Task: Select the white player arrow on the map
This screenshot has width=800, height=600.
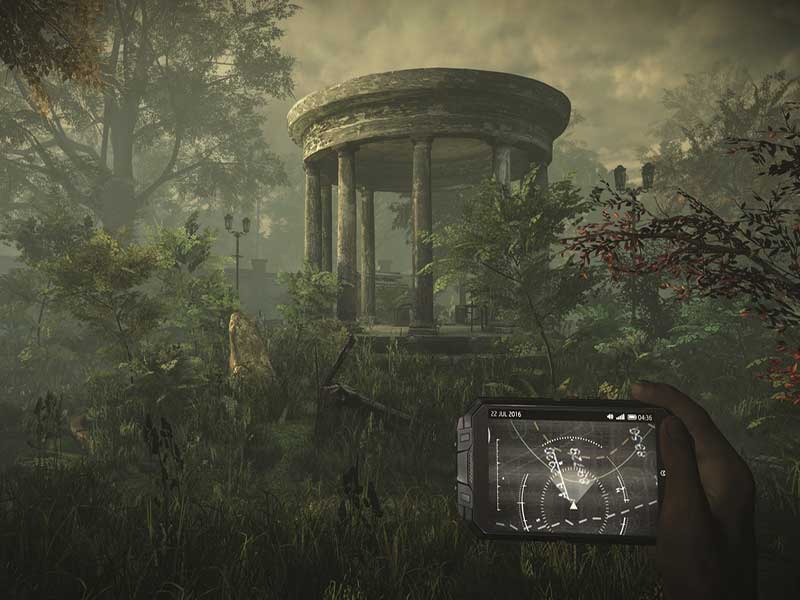Action: pos(573,505)
